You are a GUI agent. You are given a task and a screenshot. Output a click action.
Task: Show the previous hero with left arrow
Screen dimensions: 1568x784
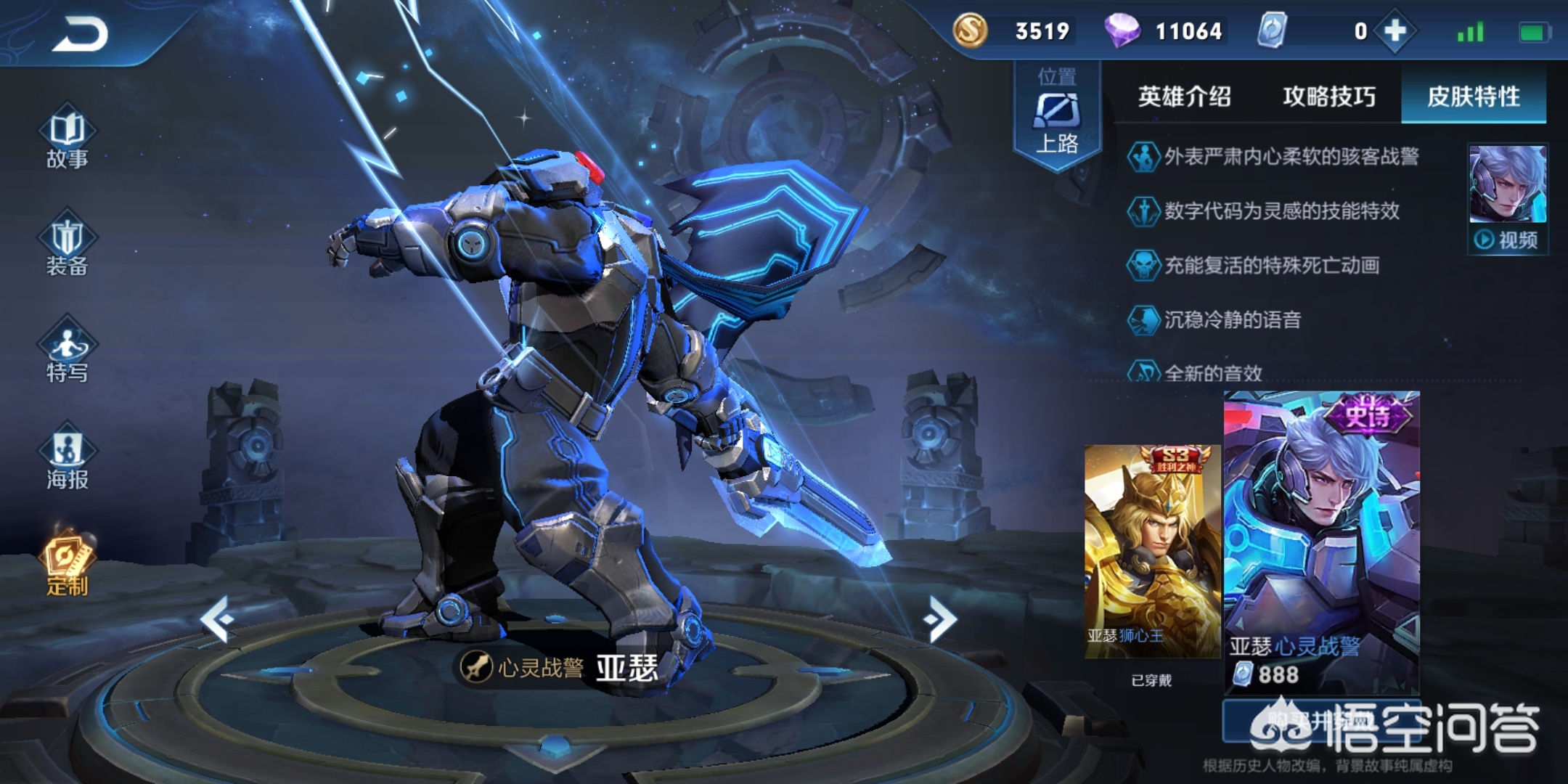217,619
